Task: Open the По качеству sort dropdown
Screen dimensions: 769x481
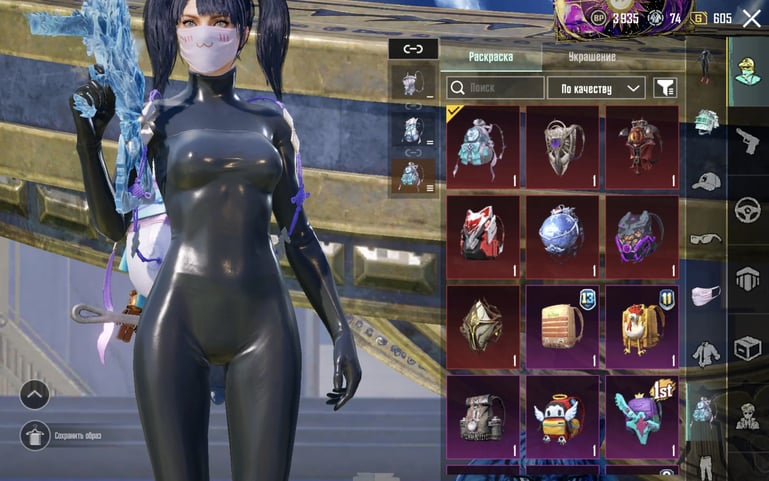Action: click(x=596, y=88)
